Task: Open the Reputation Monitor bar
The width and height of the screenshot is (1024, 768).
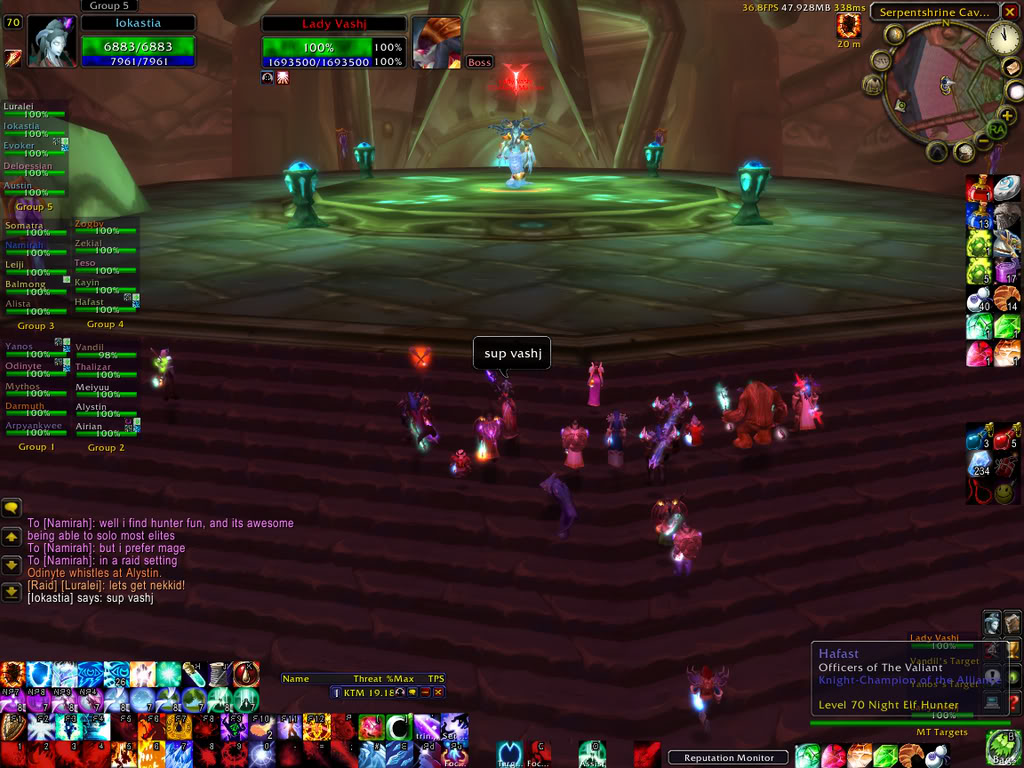Action: click(x=728, y=757)
